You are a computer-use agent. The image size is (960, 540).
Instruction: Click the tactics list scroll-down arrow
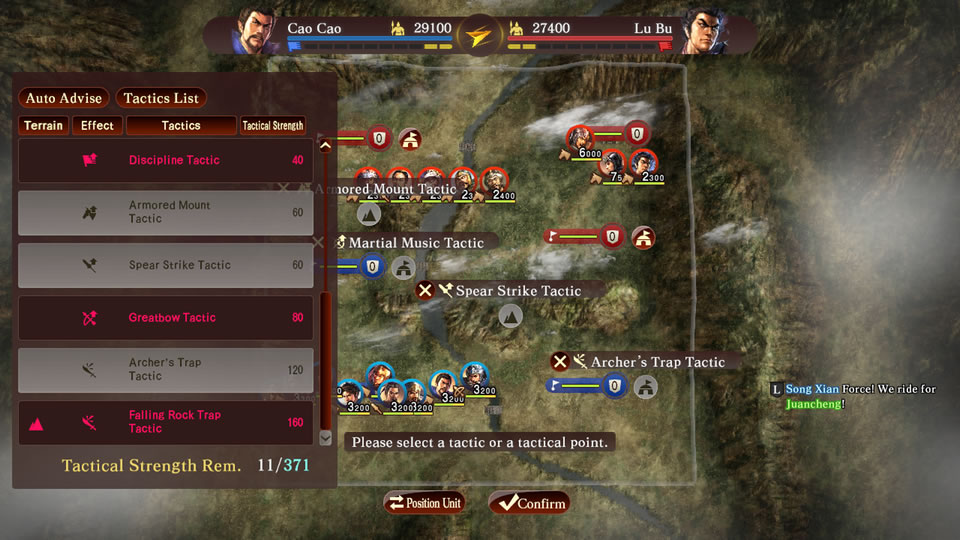324,437
